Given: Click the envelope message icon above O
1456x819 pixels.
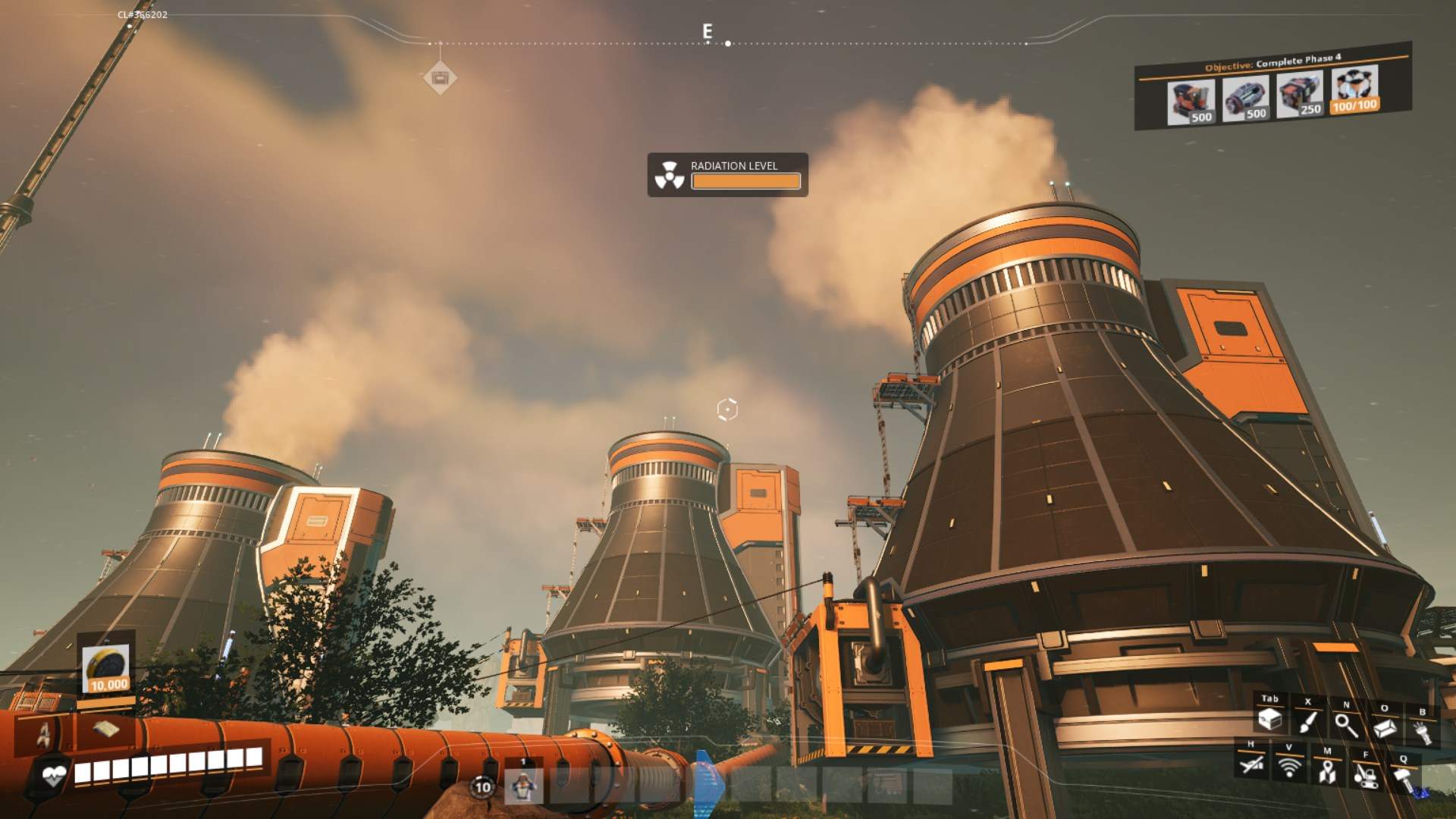Looking at the screenshot, I should point(1386,729).
